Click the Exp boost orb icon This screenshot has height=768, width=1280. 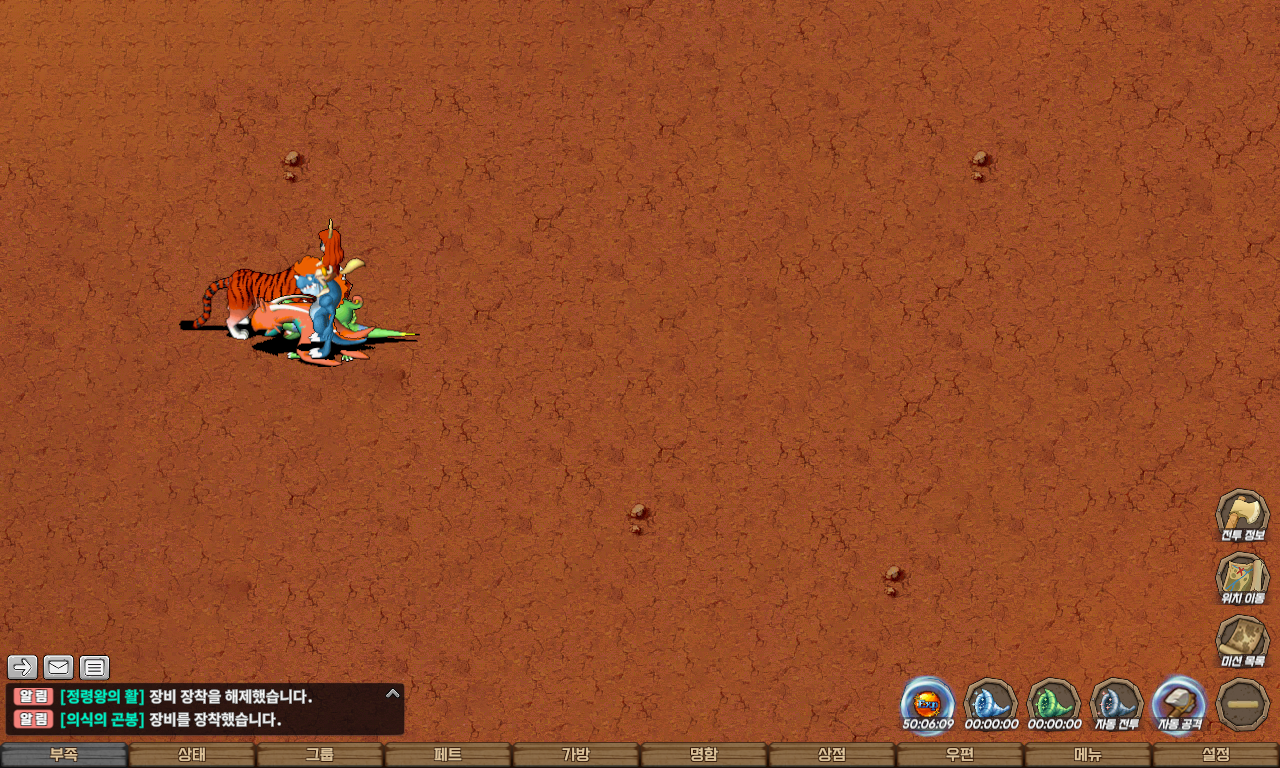click(x=927, y=703)
